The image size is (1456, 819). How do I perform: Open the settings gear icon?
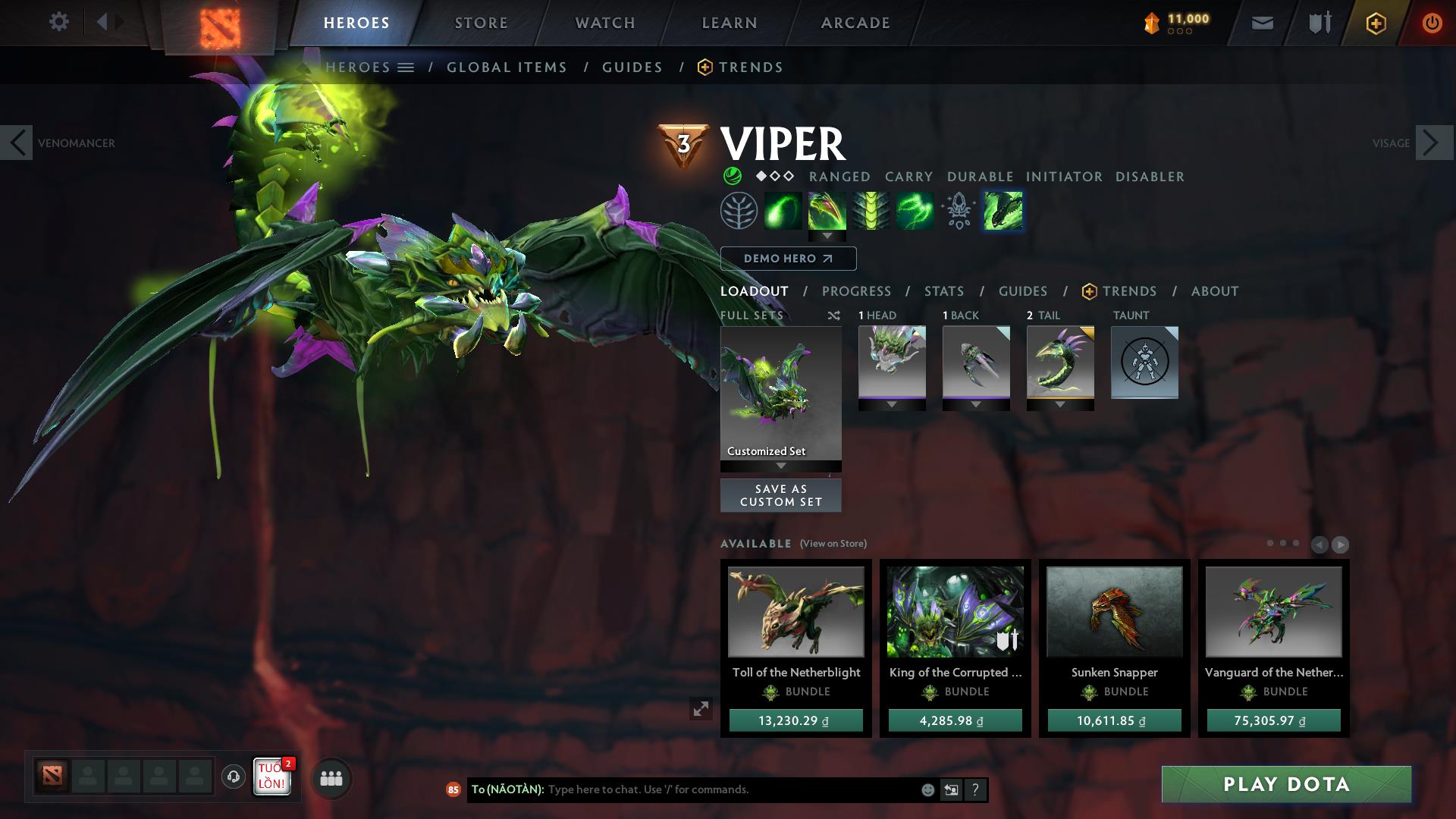[59, 22]
